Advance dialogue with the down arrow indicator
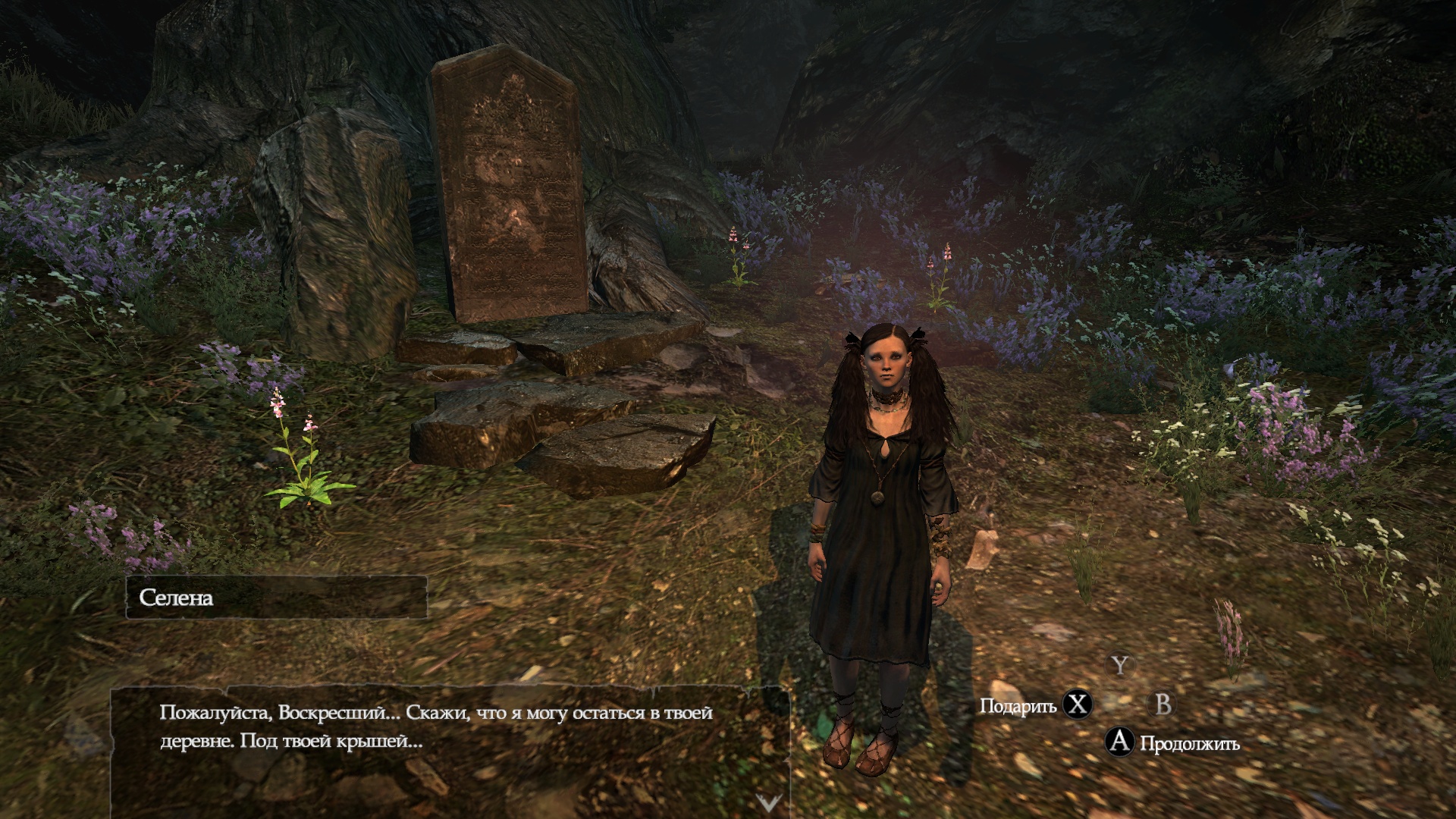Image resolution: width=1456 pixels, height=819 pixels. pyautogui.click(x=768, y=802)
